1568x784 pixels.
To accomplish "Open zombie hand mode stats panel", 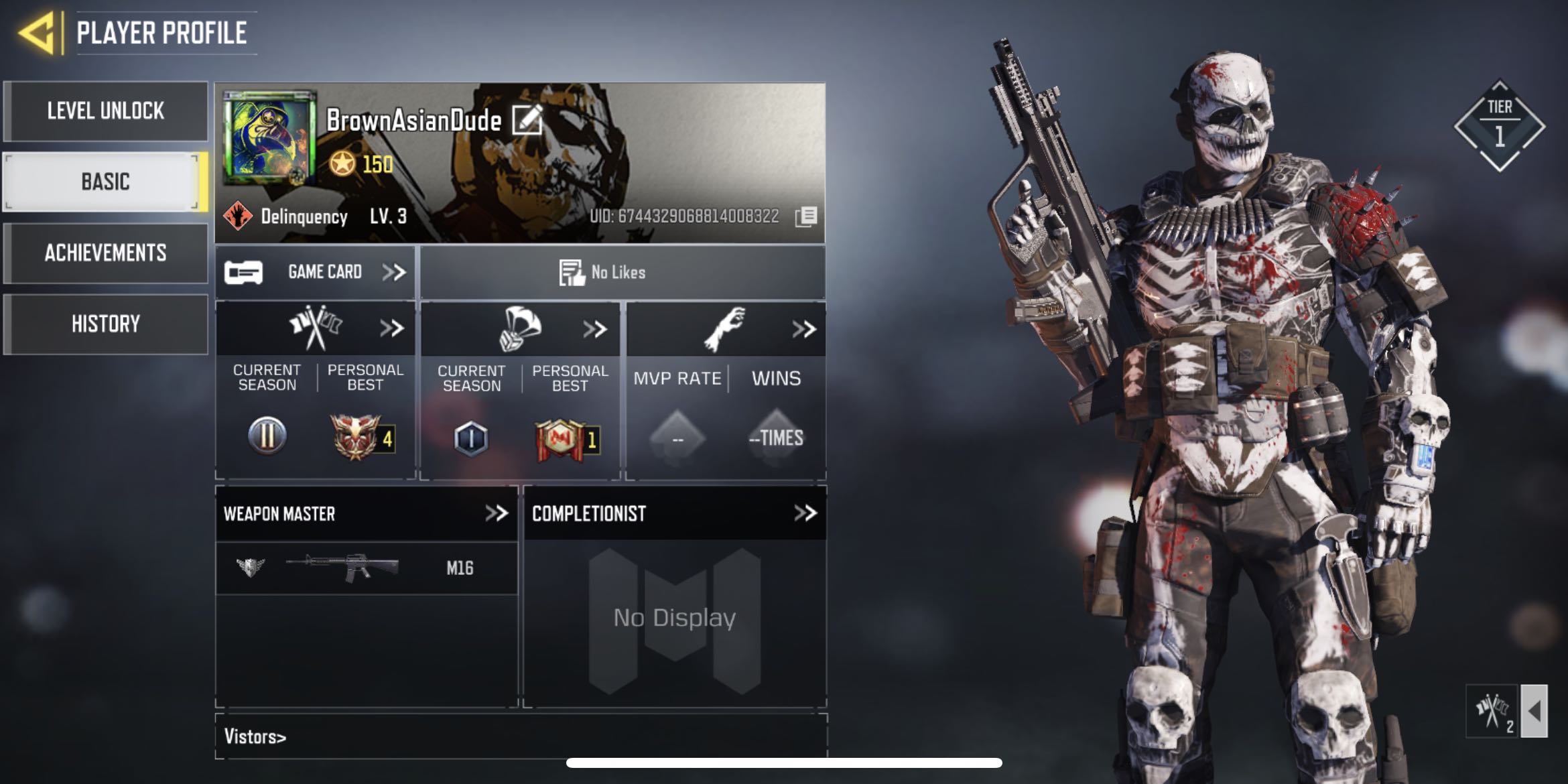I will (803, 329).
